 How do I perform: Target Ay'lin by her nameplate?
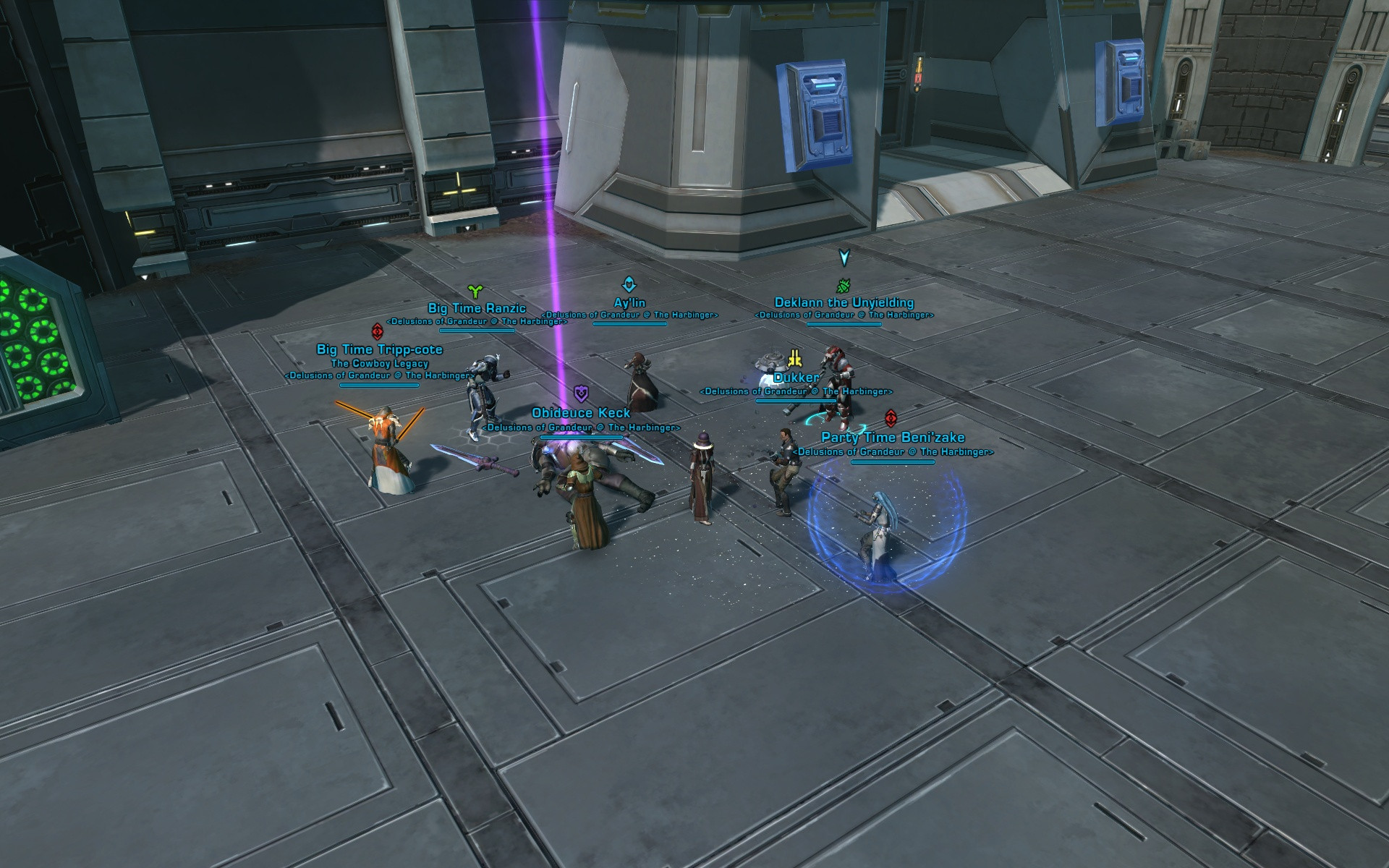pyautogui.click(x=629, y=303)
